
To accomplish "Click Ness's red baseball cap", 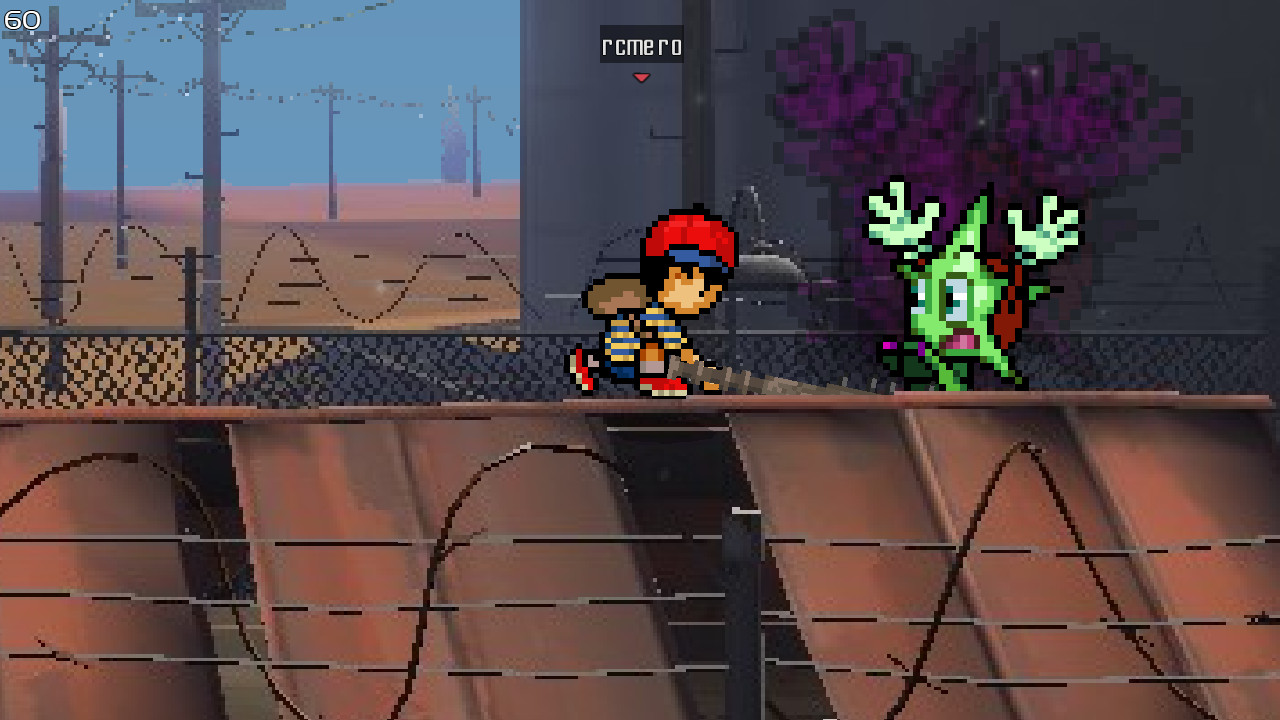I will coord(690,230).
